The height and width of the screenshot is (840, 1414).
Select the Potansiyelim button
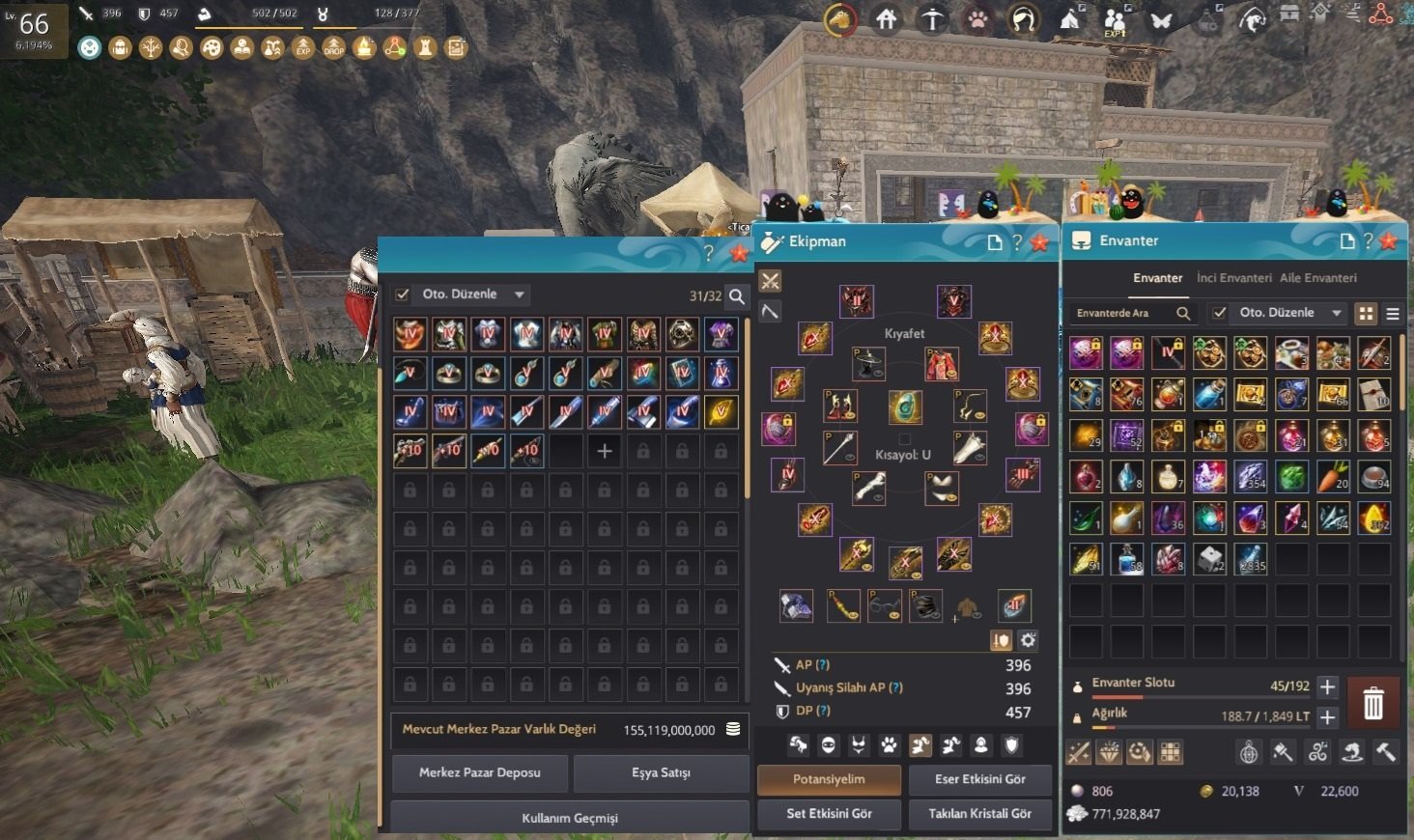829,779
